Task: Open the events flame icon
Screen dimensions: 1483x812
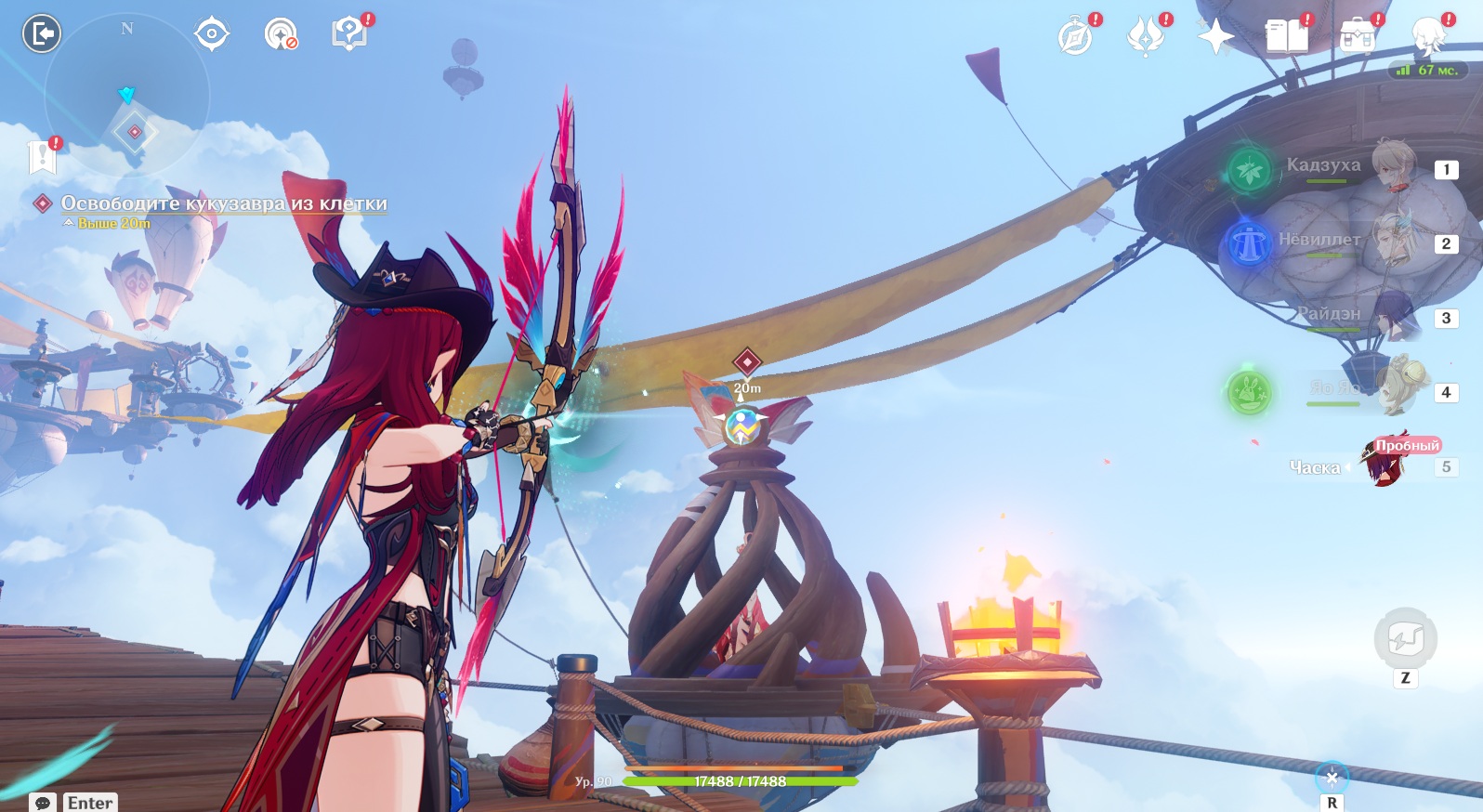Action: click(x=1145, y=38)
